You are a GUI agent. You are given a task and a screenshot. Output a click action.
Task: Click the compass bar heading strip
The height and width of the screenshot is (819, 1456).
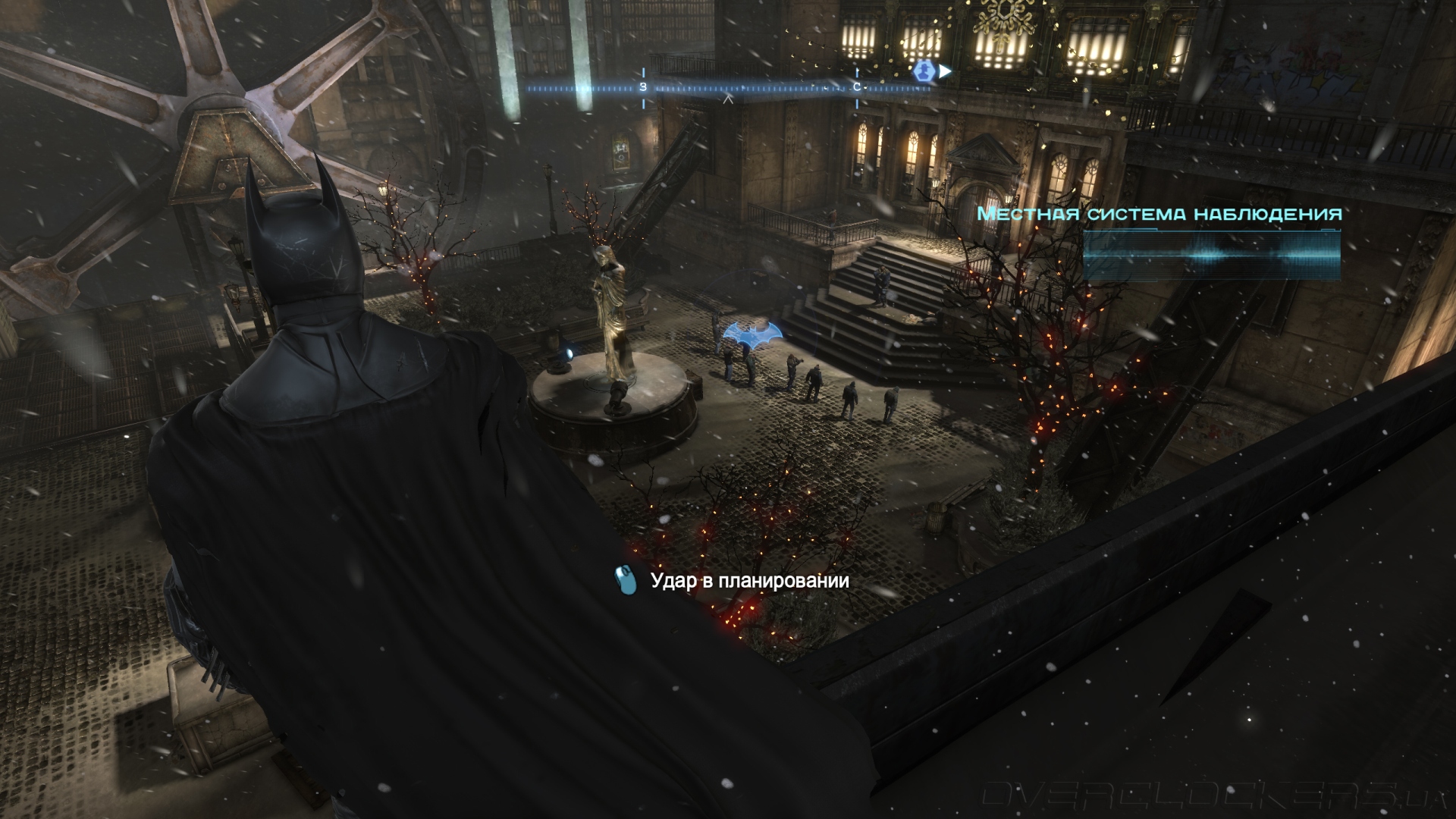pyautogui.click(x=728, y=89)
